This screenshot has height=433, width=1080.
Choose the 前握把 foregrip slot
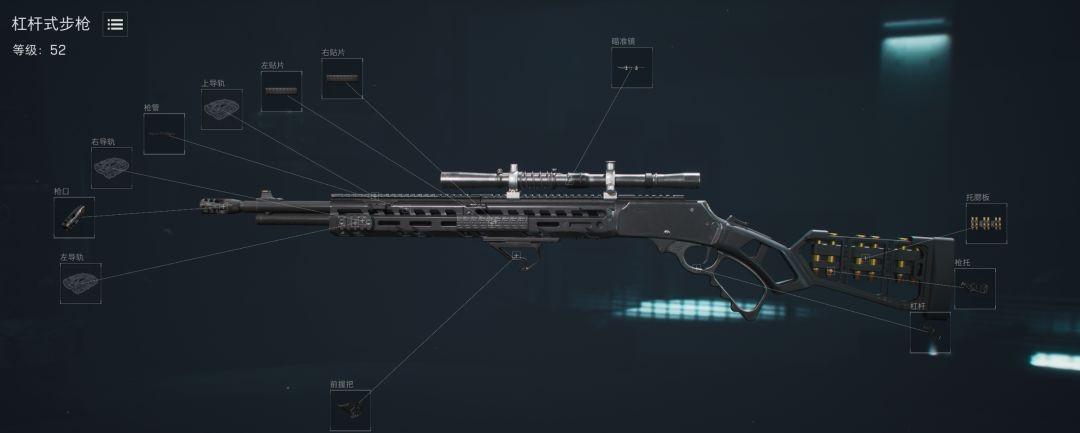(x=350, y=410)
